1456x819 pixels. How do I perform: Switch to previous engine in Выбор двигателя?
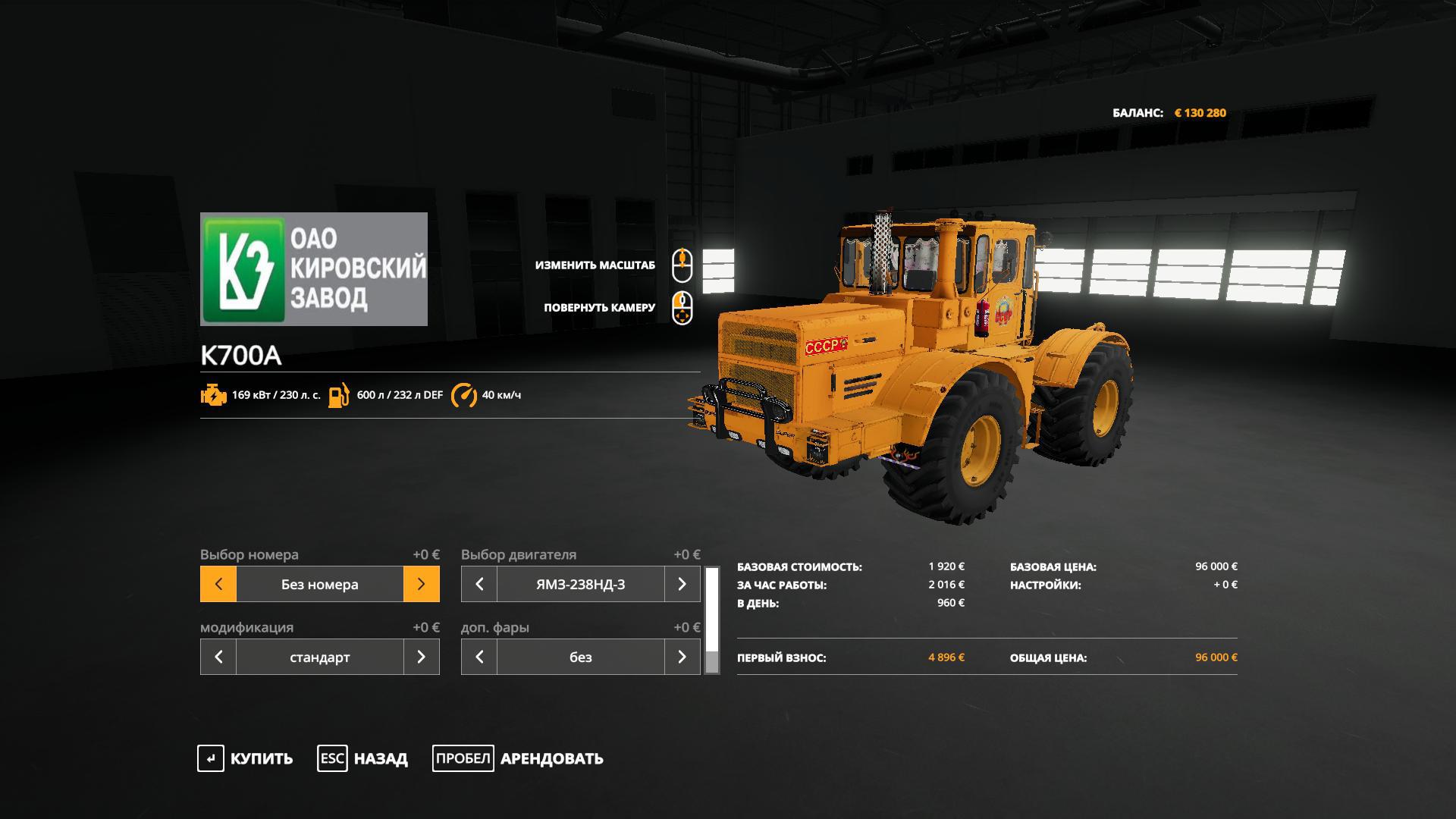coord(479,584)
